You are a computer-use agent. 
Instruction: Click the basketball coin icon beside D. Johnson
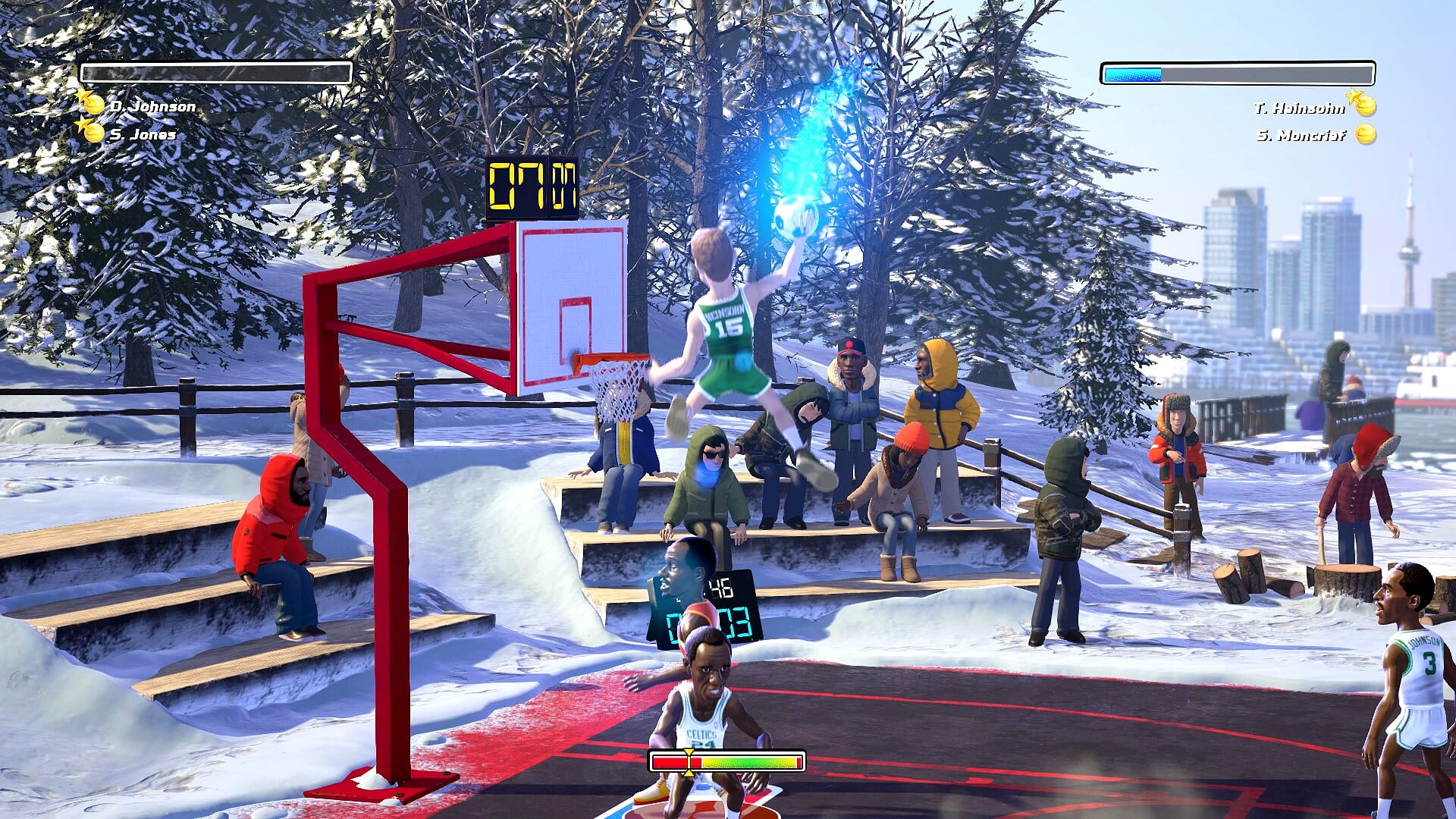pyautogui.click(x=94, y=105)
